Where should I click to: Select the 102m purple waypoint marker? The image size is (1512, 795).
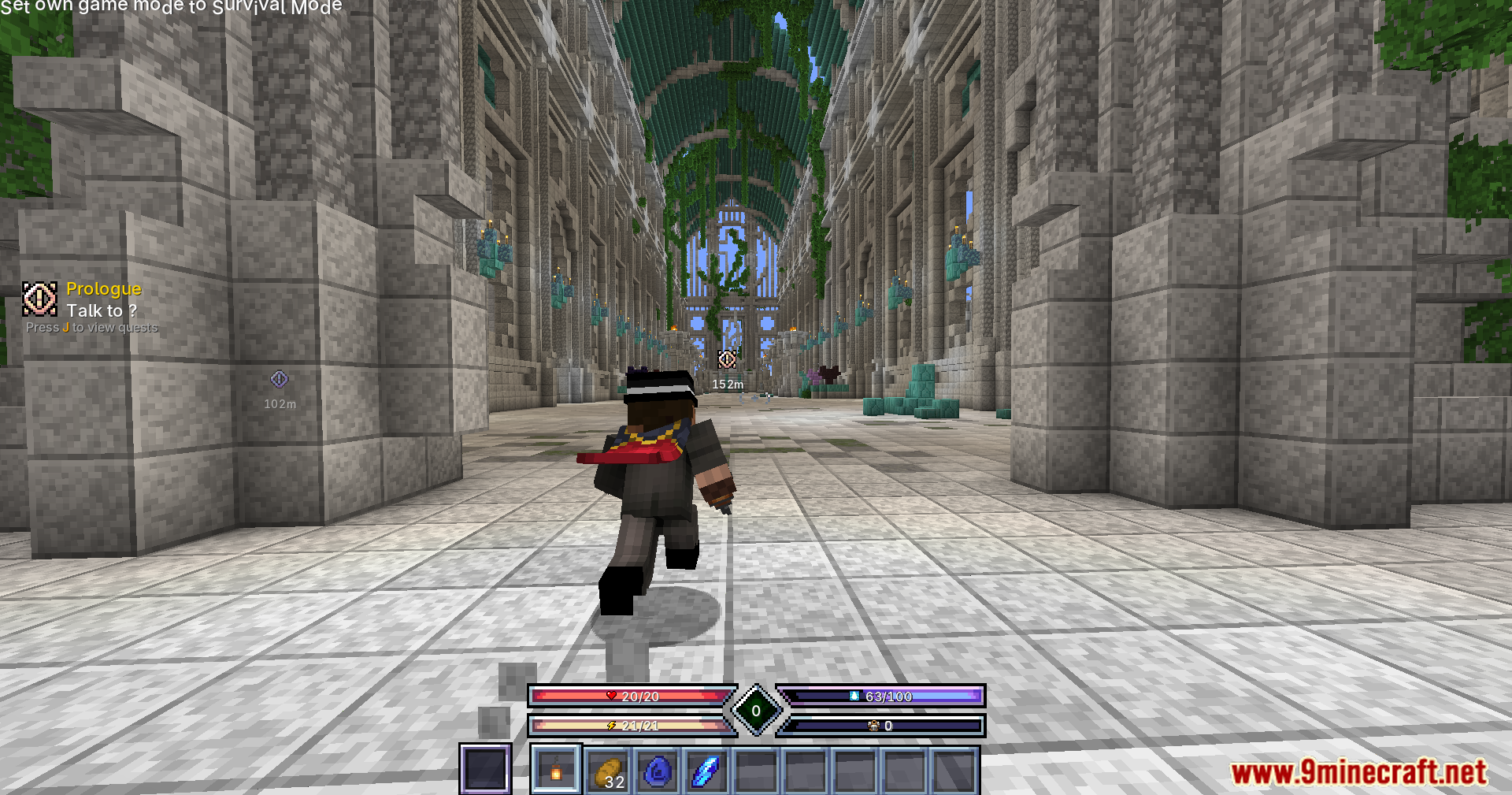click(280, 380)
